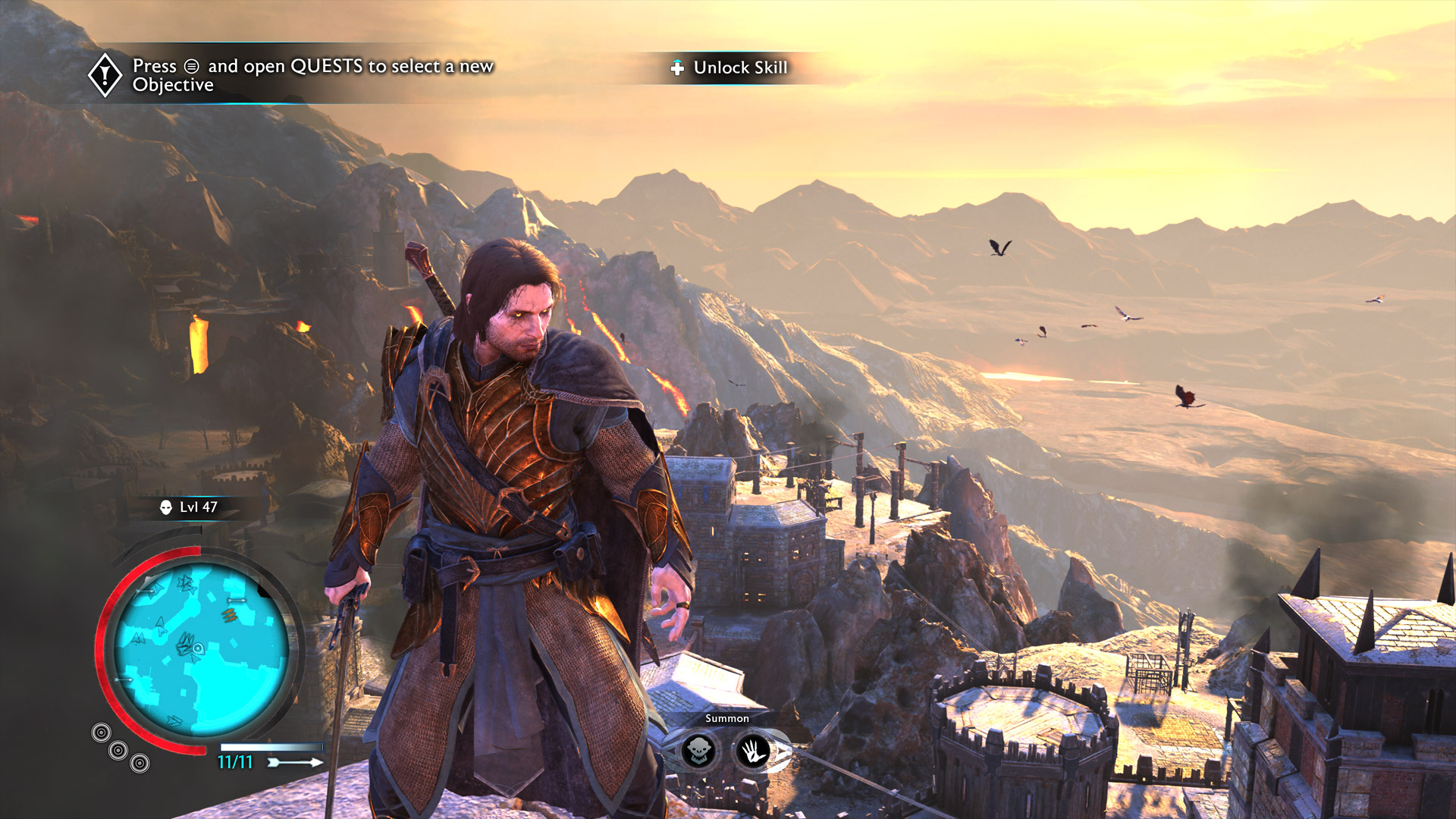Image resolution: width=1456 pixels, height=819 pixels.
Task: Select the orc skull summon icon
Action: tap(698, 751)
